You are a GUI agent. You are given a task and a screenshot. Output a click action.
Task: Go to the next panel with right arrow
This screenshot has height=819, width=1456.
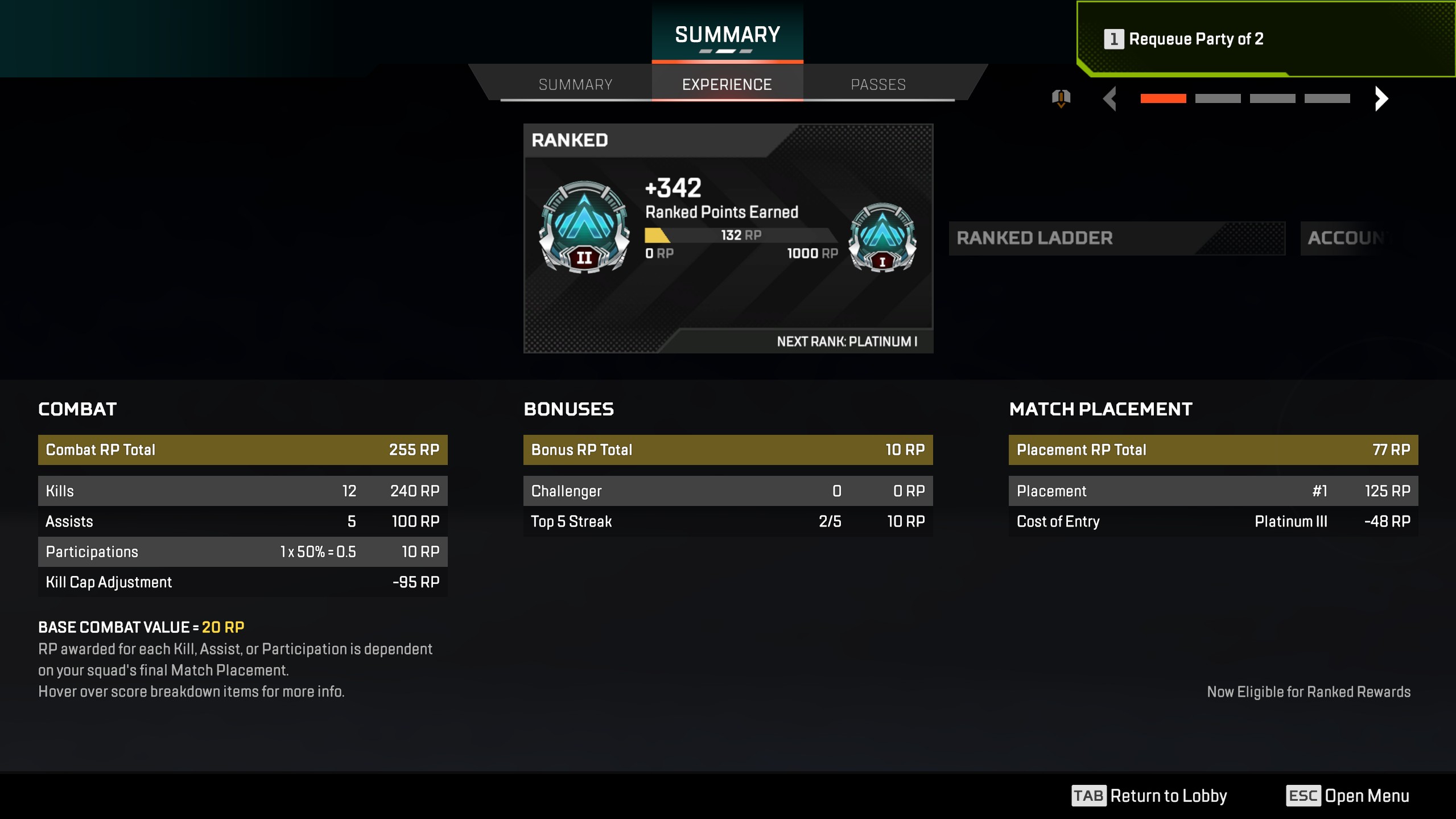pos(1381,98)
